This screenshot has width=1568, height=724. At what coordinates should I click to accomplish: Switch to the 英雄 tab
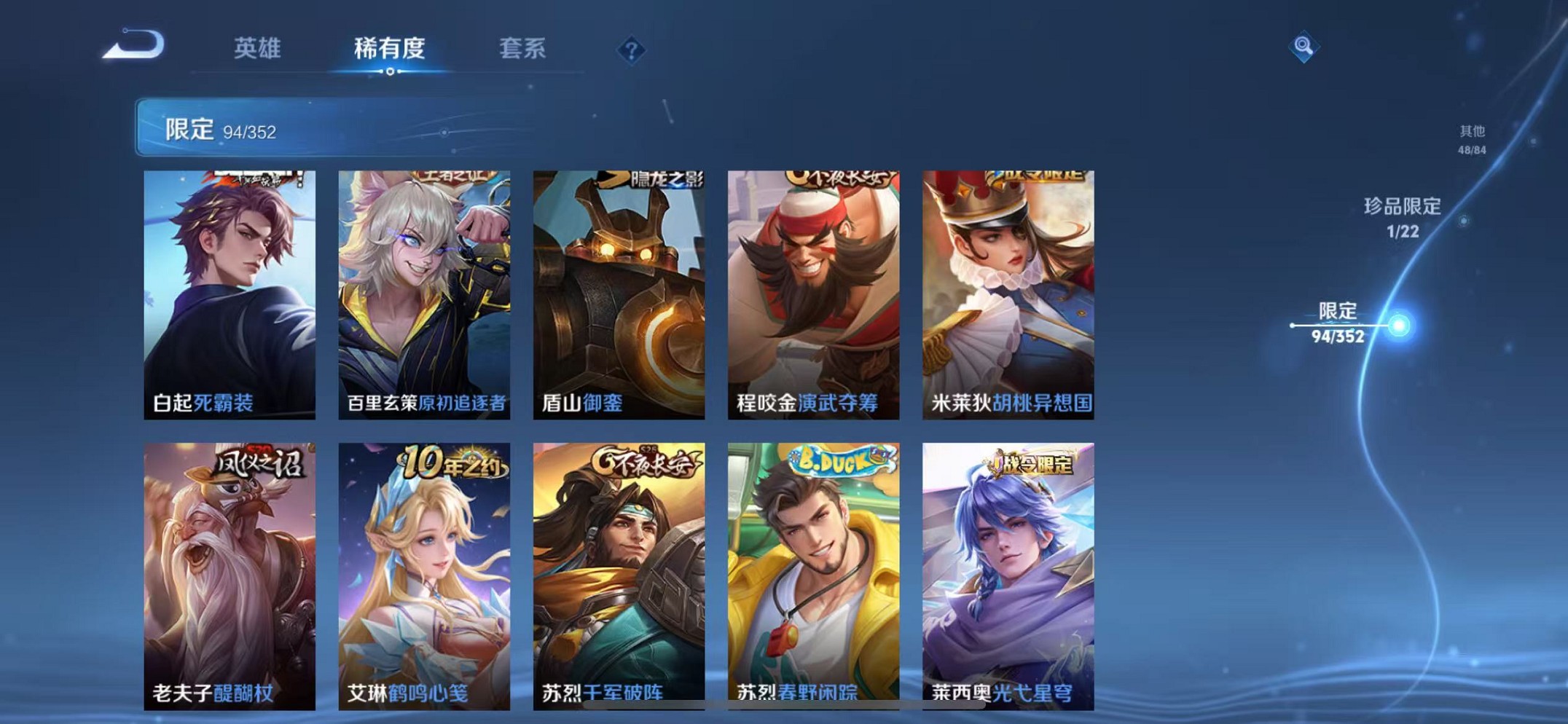tap(256, 50)
